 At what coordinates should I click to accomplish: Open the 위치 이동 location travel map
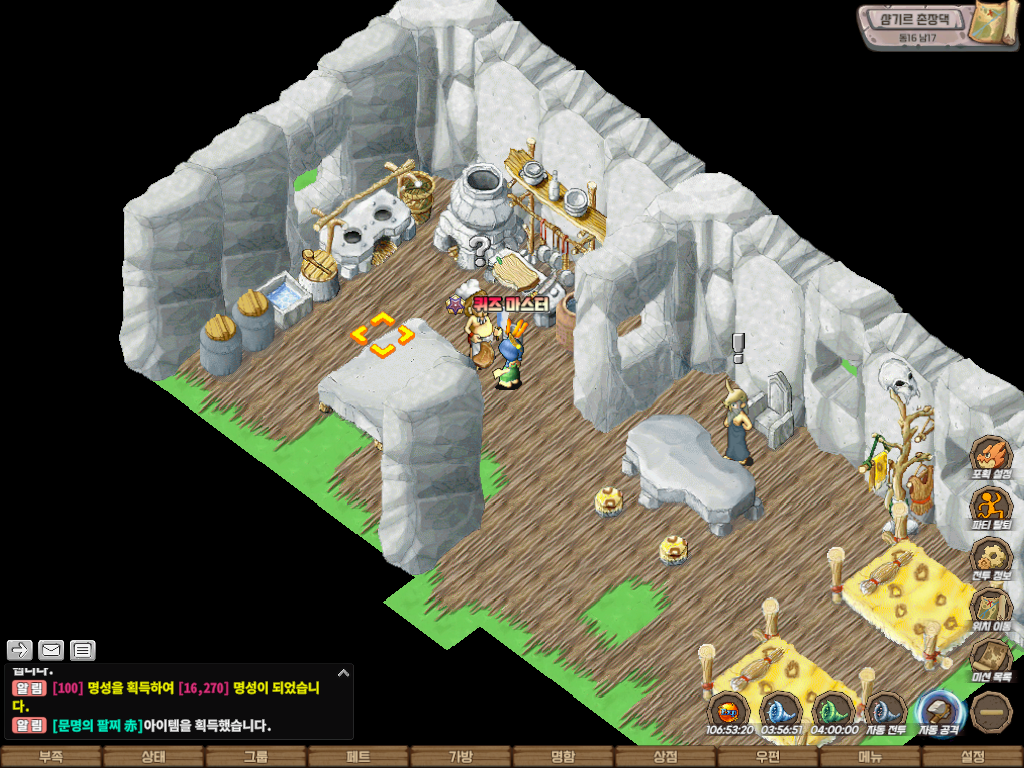[992, 609]
